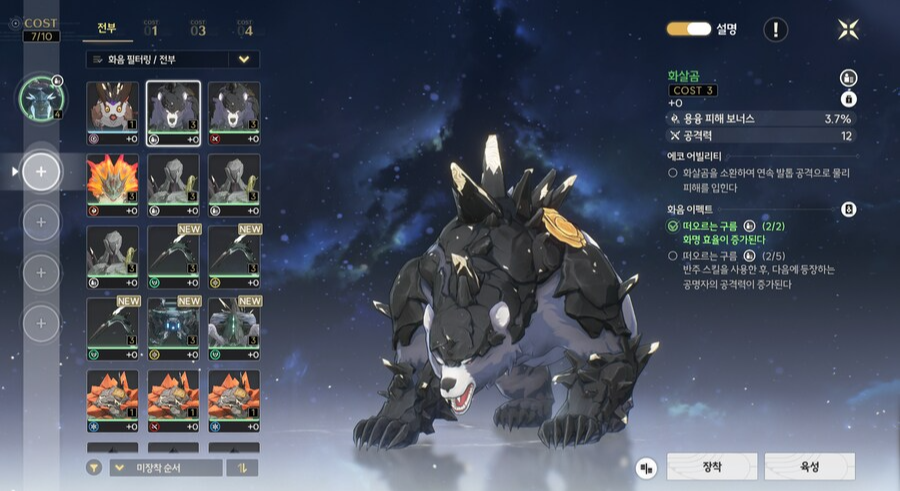This screenshot has width=900, height=491.
Task: Switch to the COST 04 tab
Action: pos(245,29)
